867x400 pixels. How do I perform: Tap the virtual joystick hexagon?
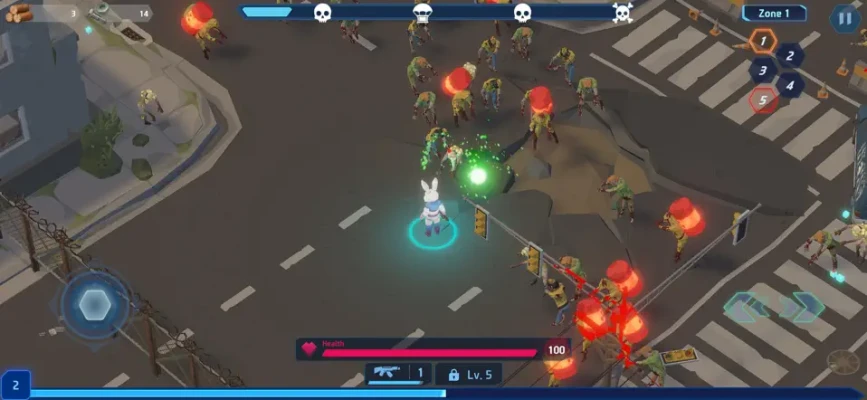tap(96, 305)
